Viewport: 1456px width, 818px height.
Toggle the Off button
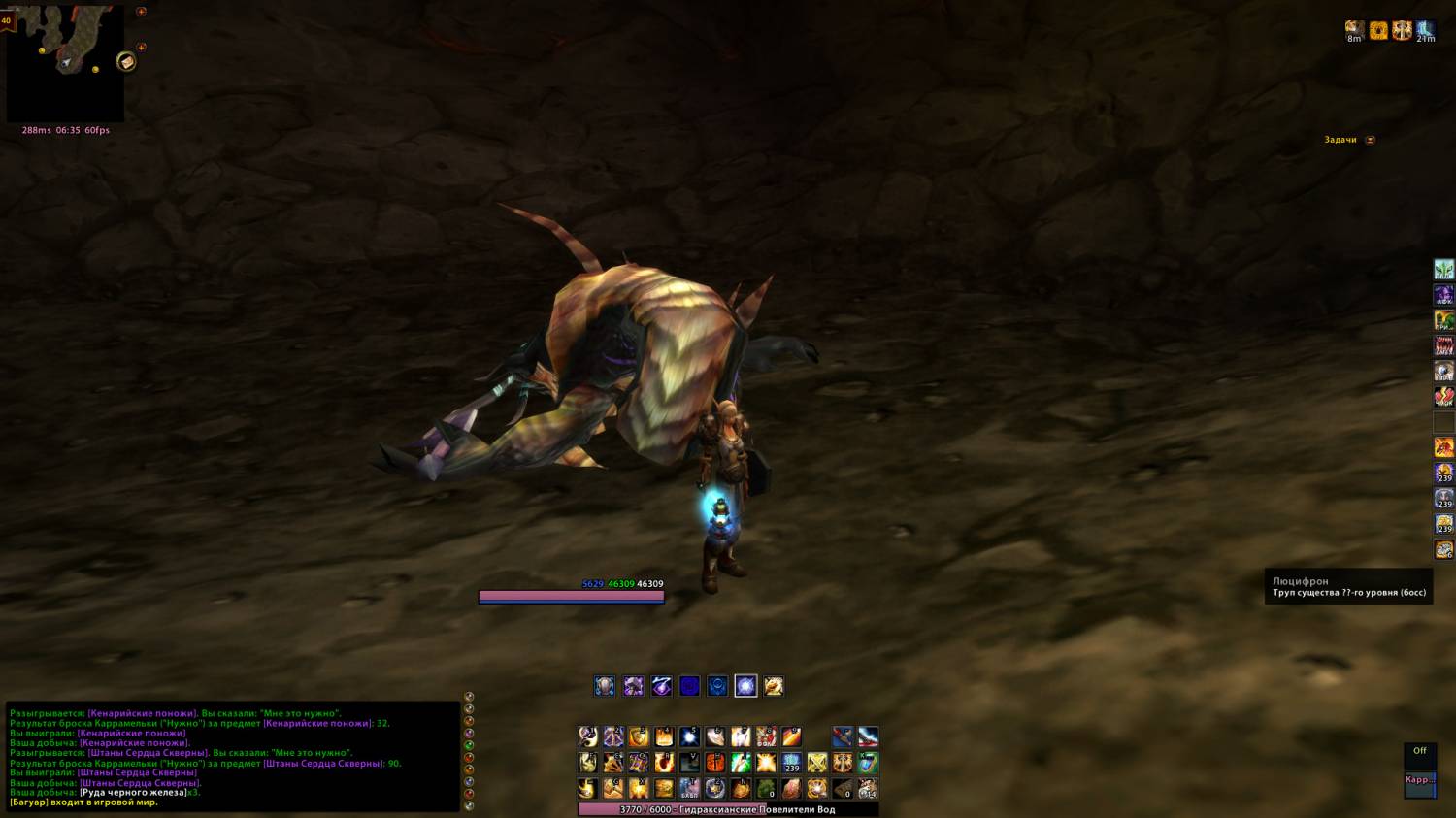pos(1419,751)
